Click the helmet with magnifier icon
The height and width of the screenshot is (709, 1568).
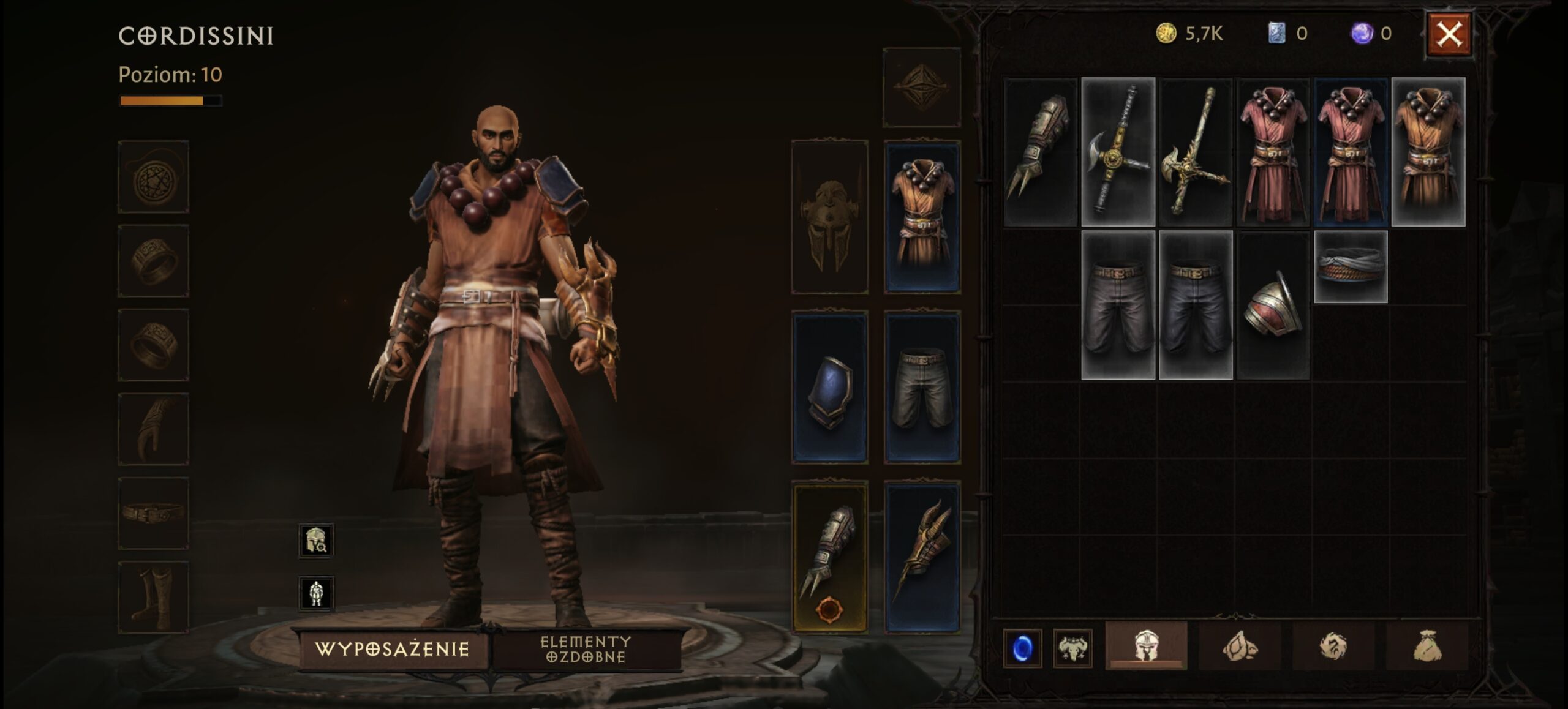click(x=316, y=540)
